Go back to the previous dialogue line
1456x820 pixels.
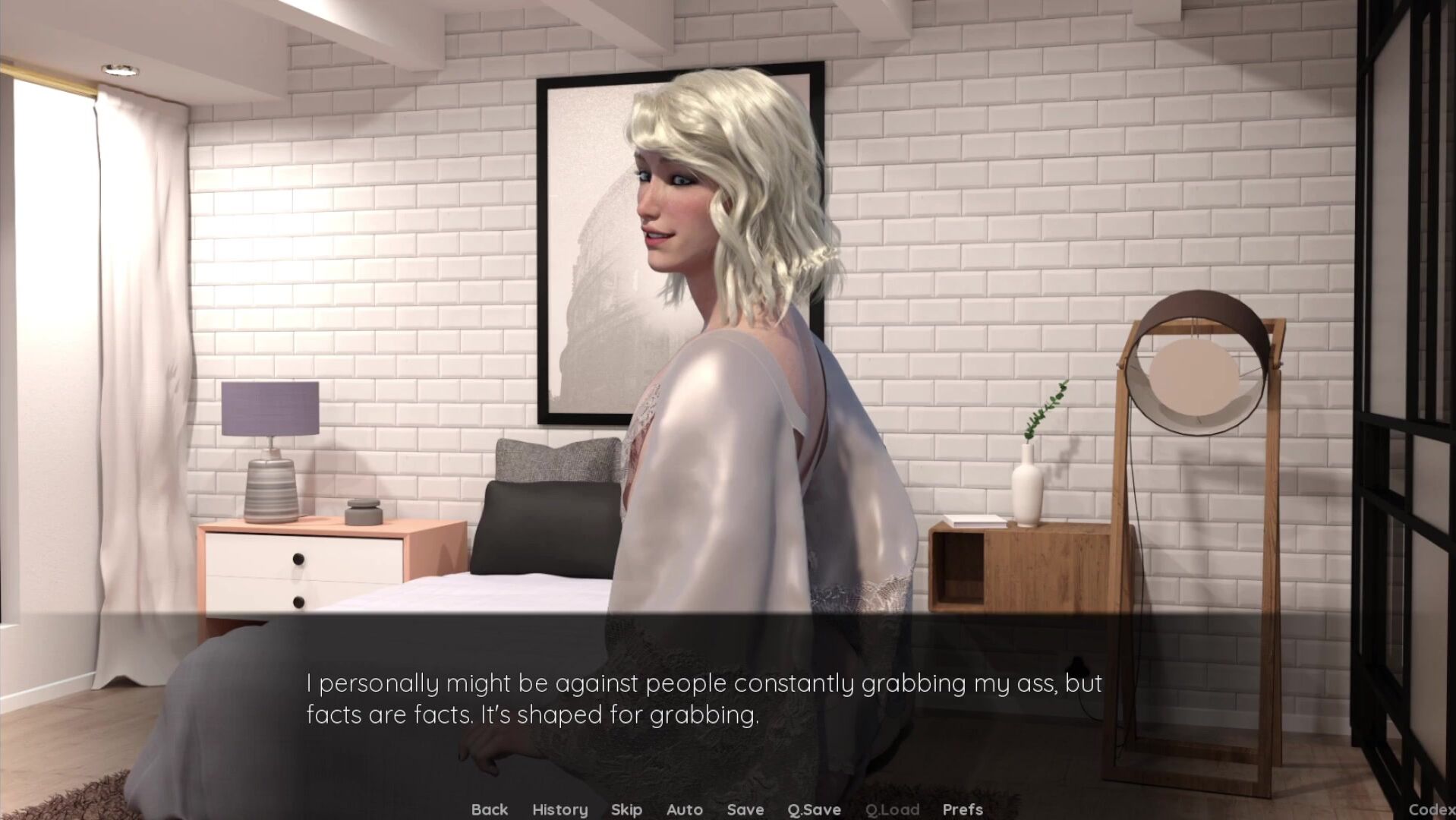click(490, 809)
